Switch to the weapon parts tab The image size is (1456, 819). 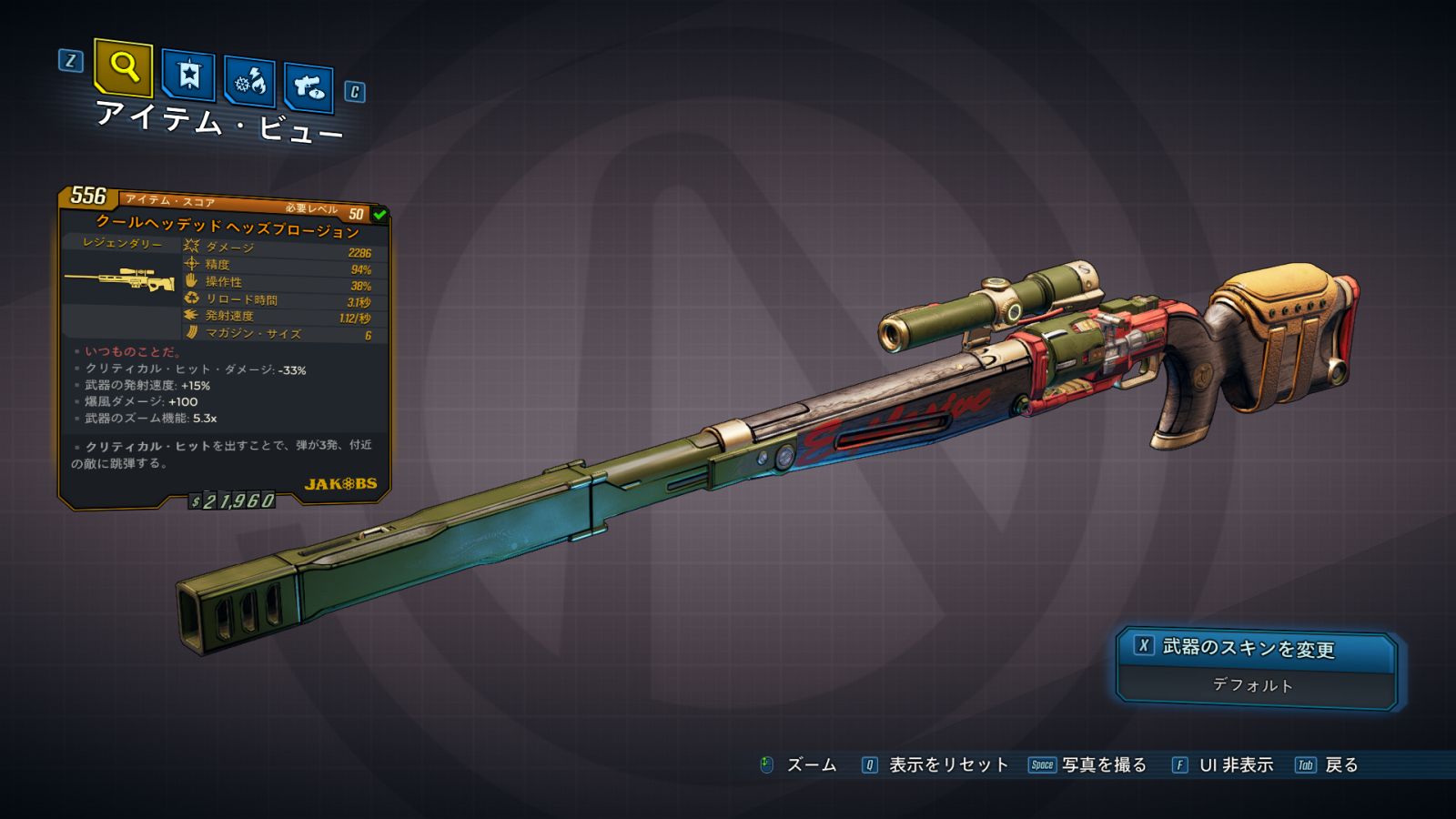click(308, 88)
